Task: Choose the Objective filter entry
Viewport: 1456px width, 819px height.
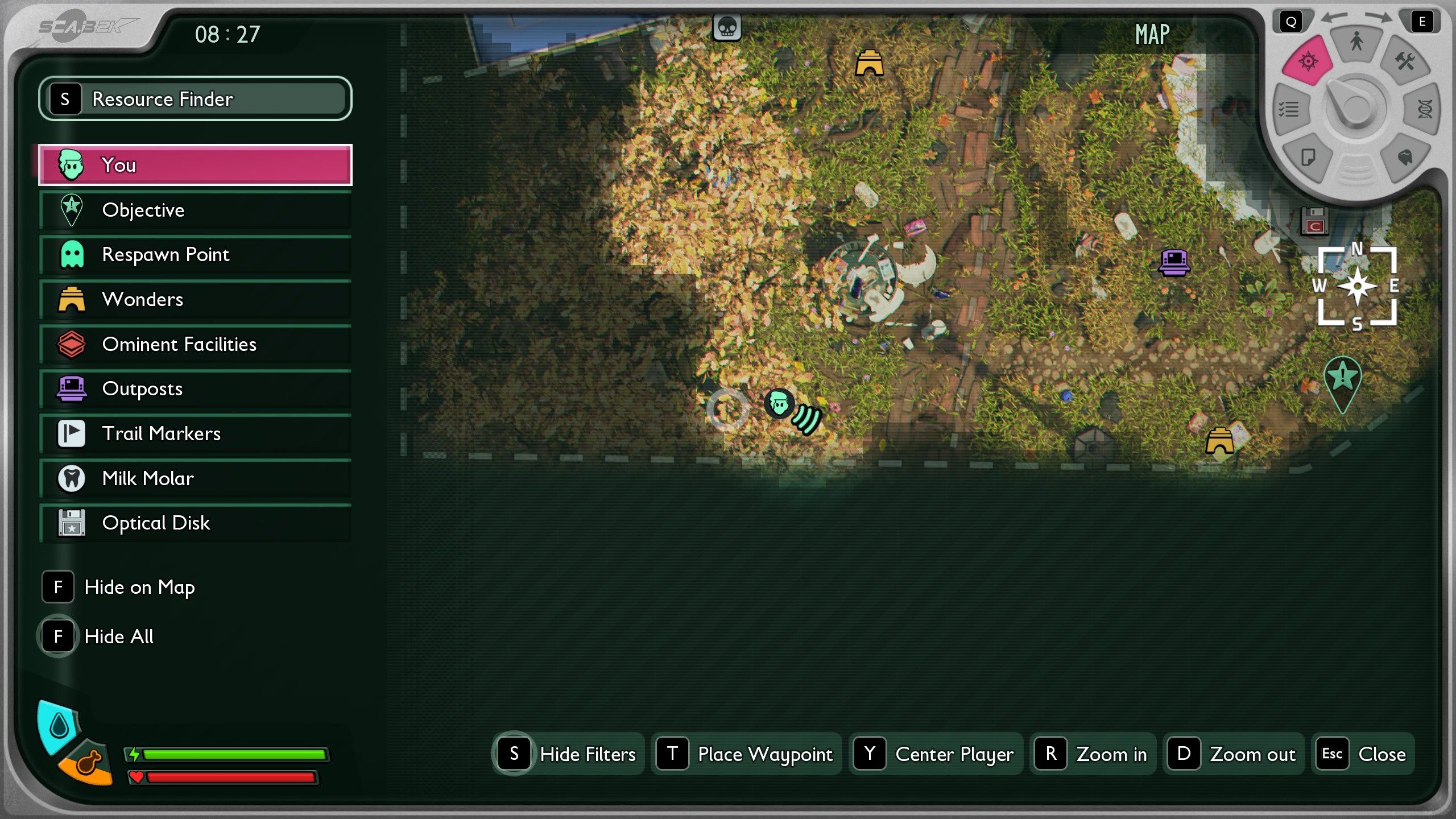Action: click(195, 210)
